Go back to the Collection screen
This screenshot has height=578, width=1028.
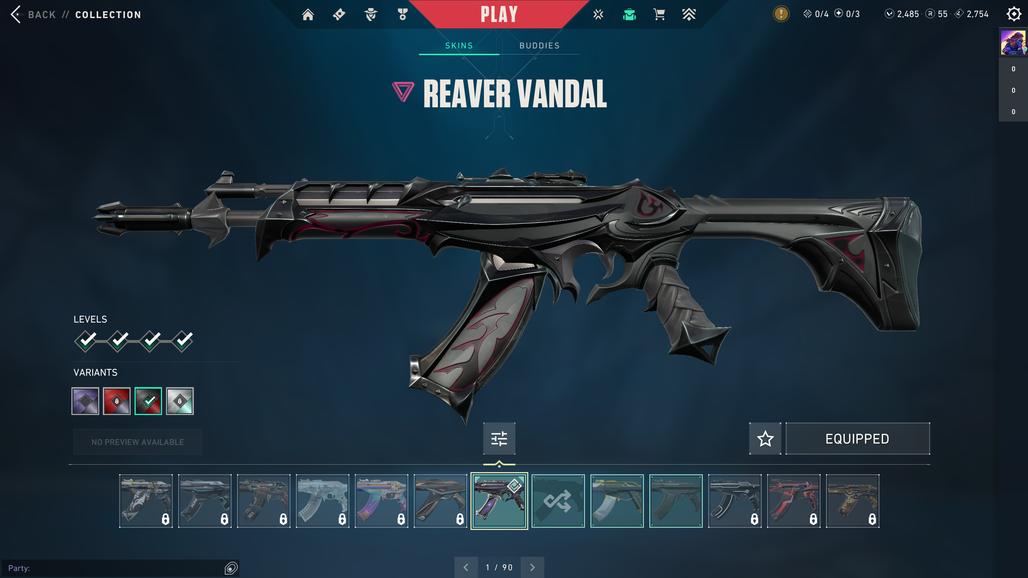tap(32, 15)
